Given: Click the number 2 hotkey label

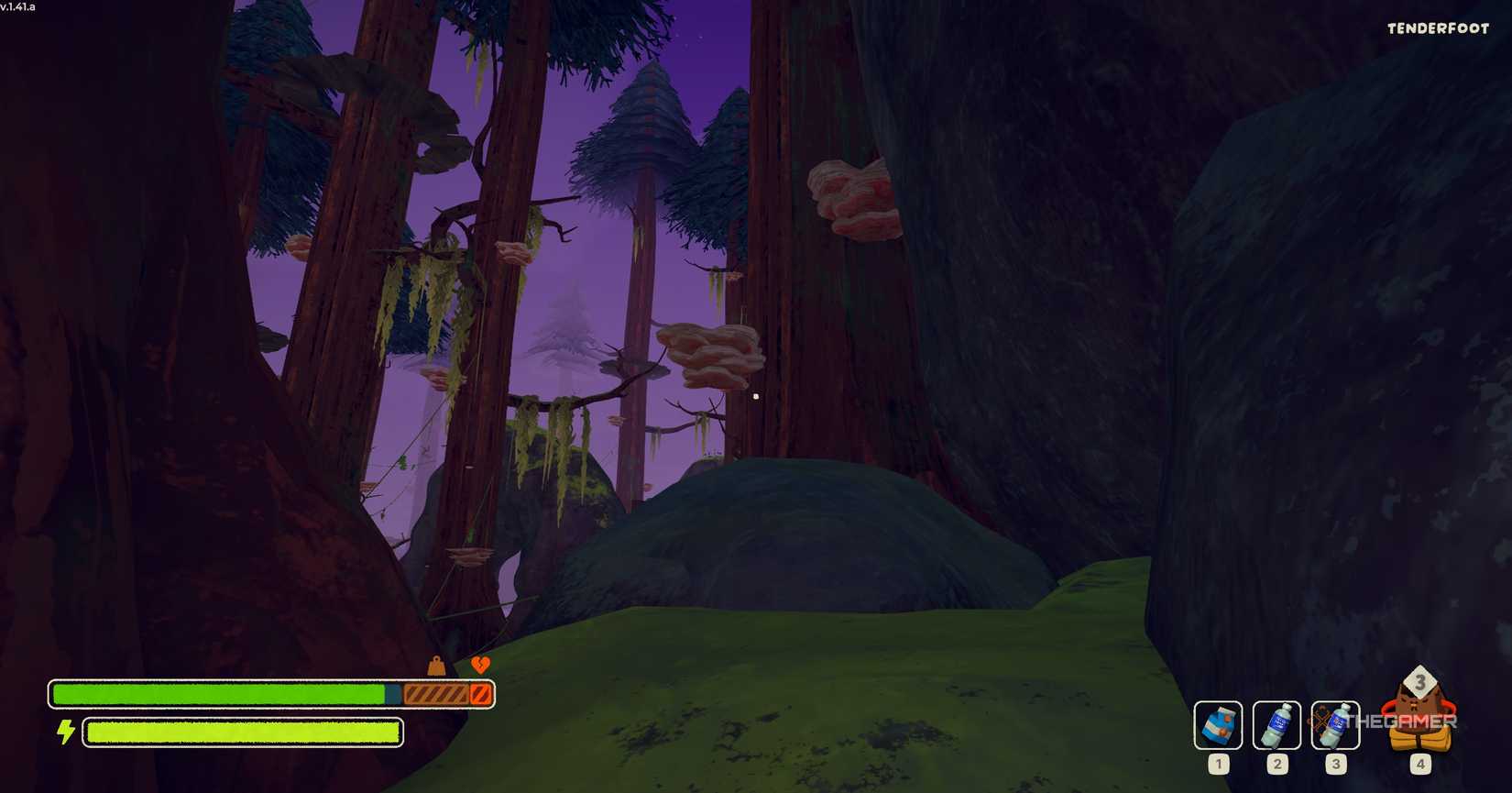Looking at the screenshot, I should click(1277, 763).
